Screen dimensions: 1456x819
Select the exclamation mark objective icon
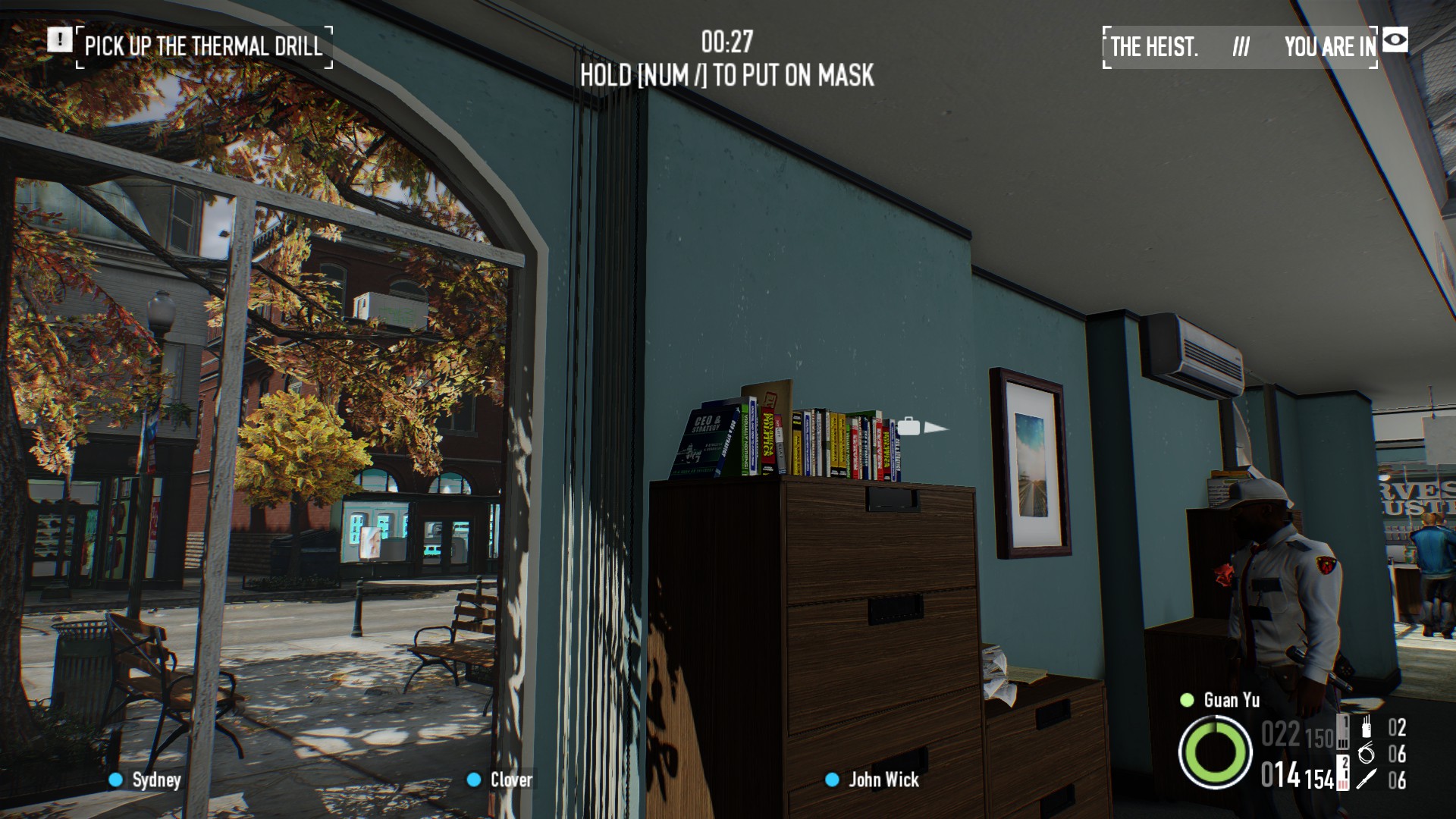coord(59,39)
